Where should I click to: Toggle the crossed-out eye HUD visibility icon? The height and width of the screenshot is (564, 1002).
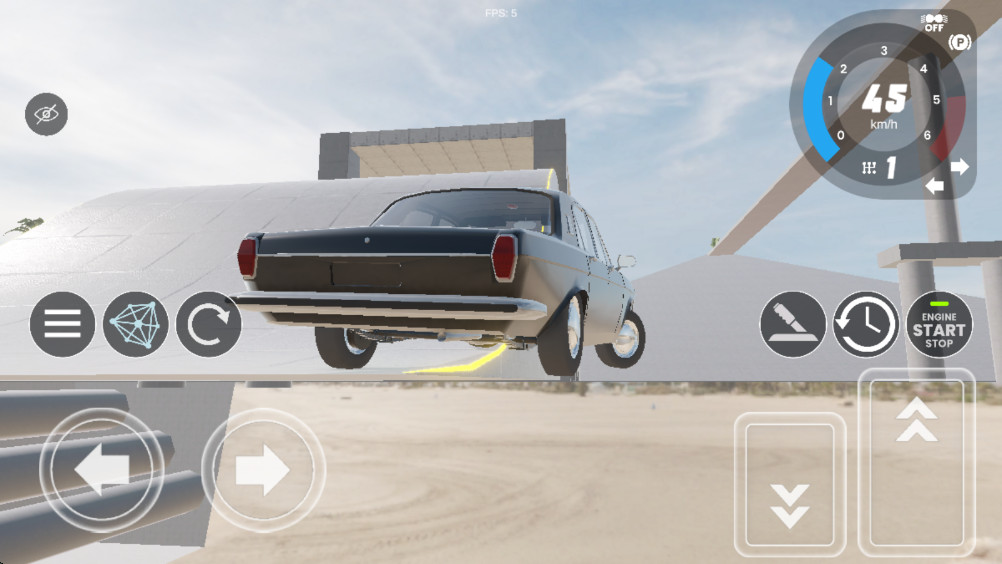(46, 114)
